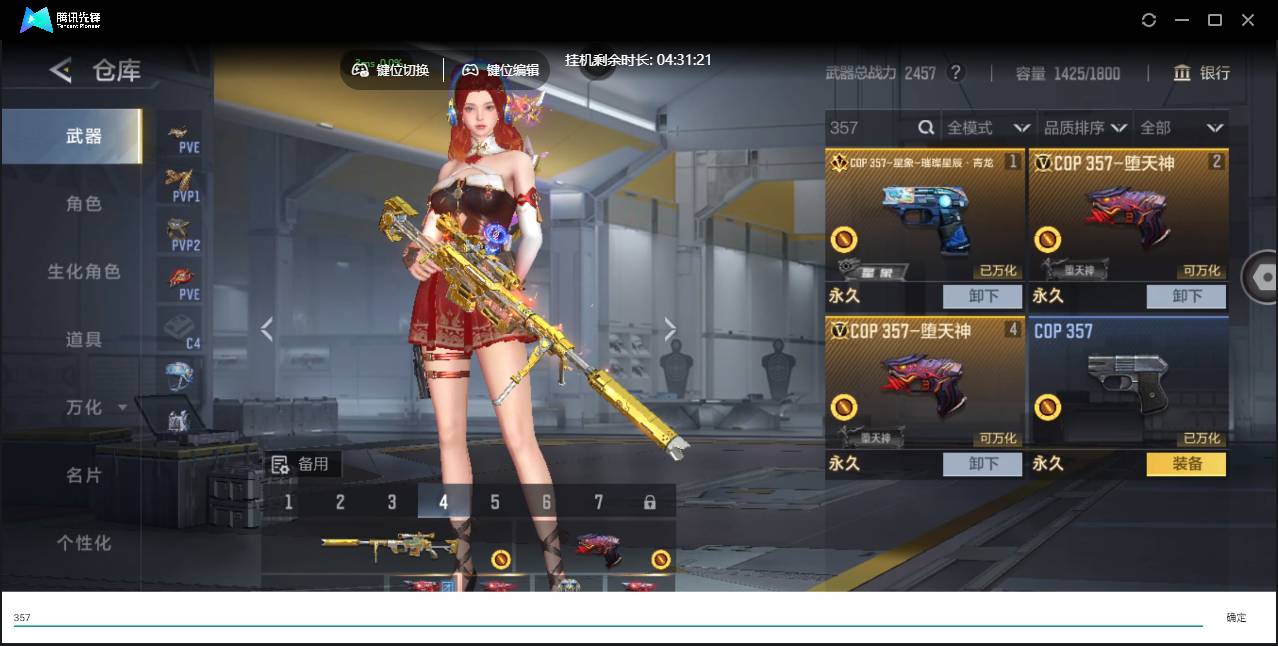Open the 生化角色 category
Screen dimensions: 1278x646
(84, 272)
